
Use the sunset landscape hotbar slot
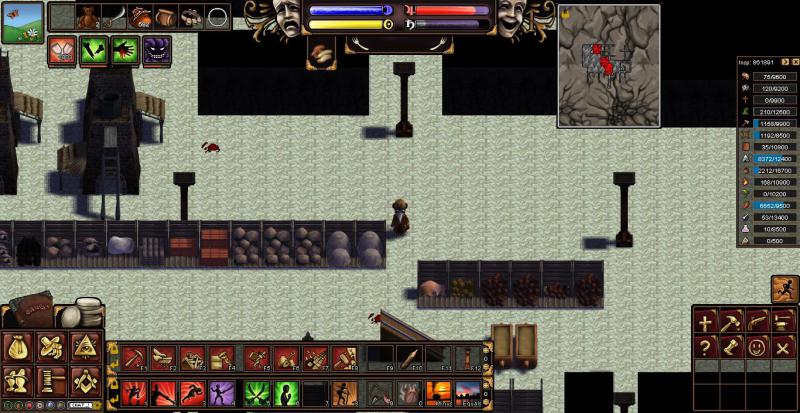click(467, 392)
